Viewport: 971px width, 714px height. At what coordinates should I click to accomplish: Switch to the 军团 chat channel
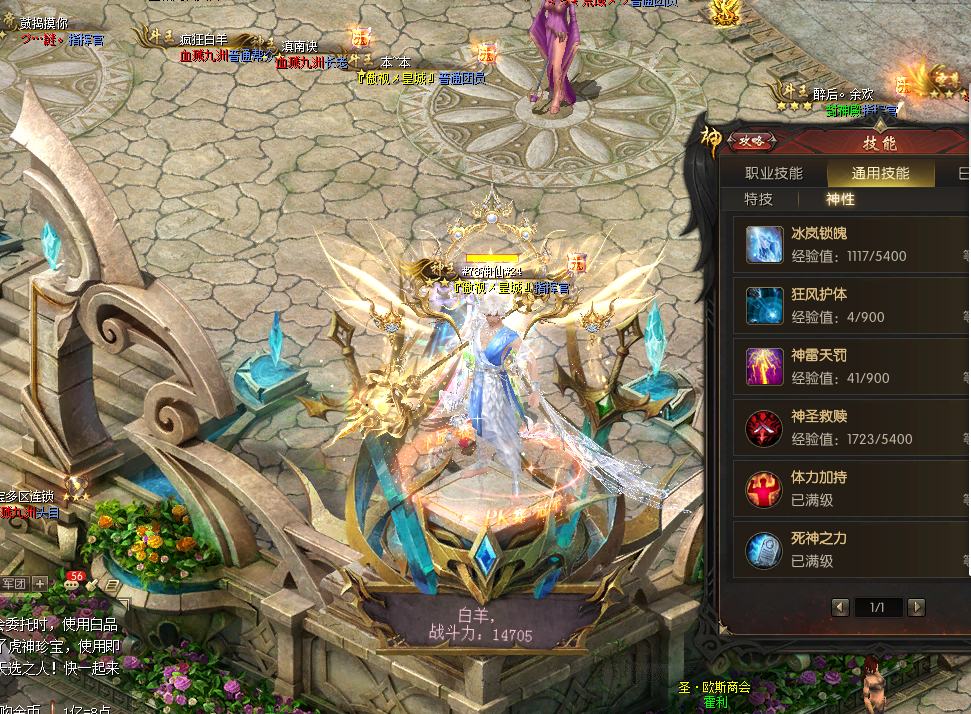[x=13, y=583]
